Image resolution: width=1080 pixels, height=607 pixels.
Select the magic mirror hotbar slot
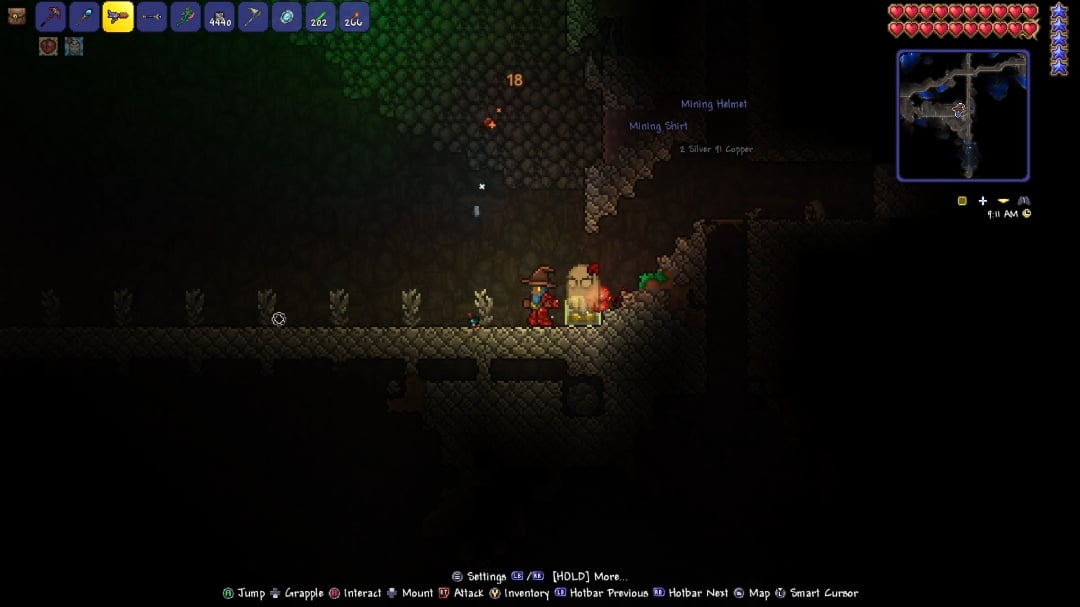pos(287,17)
